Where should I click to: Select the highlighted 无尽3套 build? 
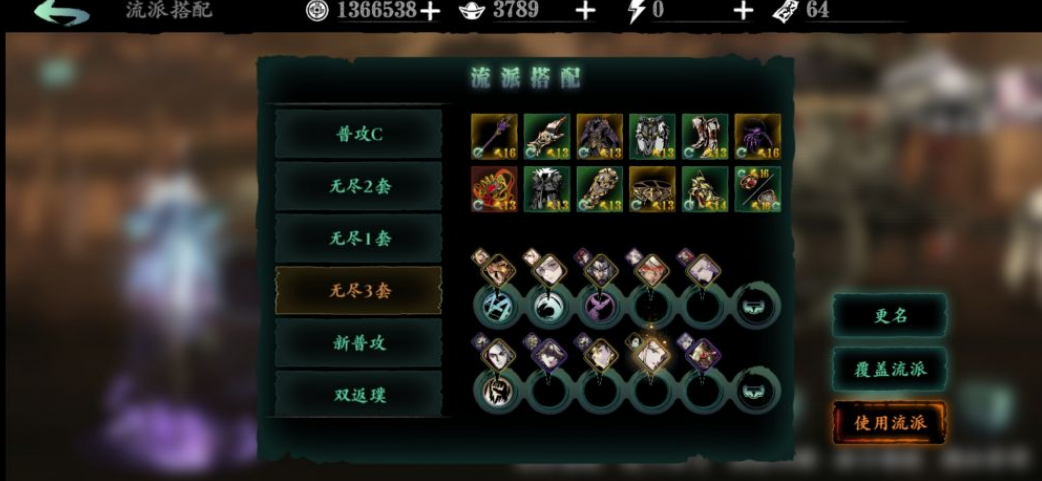click(x=358, y=290)
